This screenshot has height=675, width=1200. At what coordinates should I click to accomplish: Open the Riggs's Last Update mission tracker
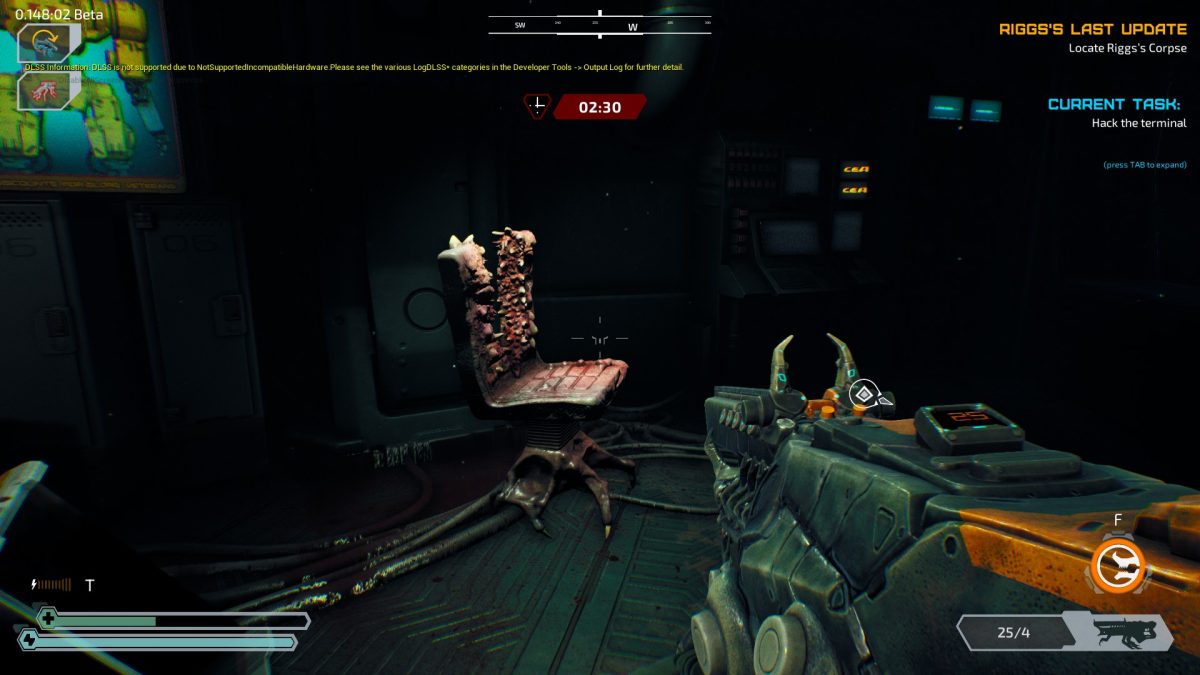1092,29
